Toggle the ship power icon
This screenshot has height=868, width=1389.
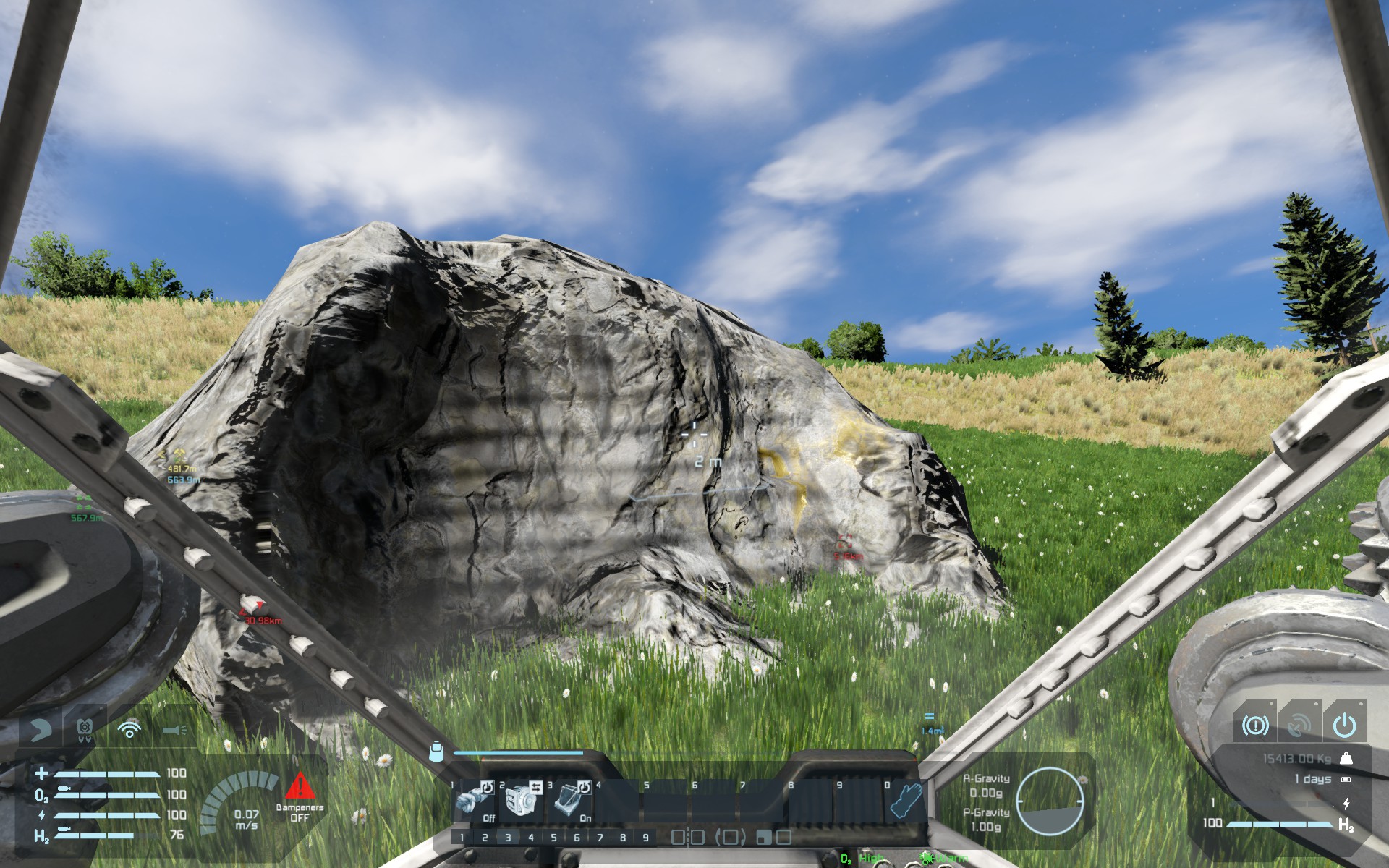[1345, 725]
